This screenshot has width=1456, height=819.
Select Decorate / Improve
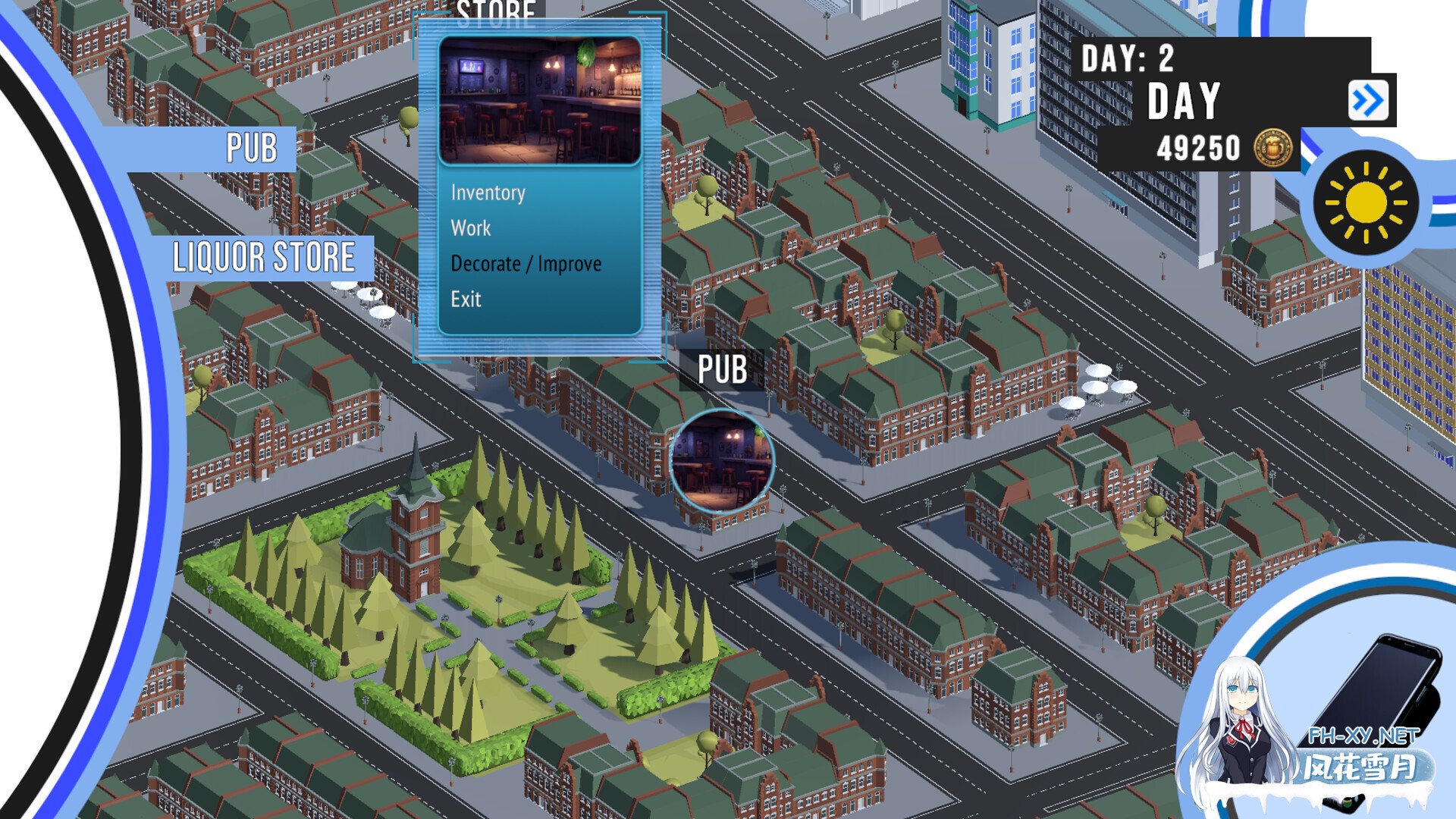pos(526,264)
